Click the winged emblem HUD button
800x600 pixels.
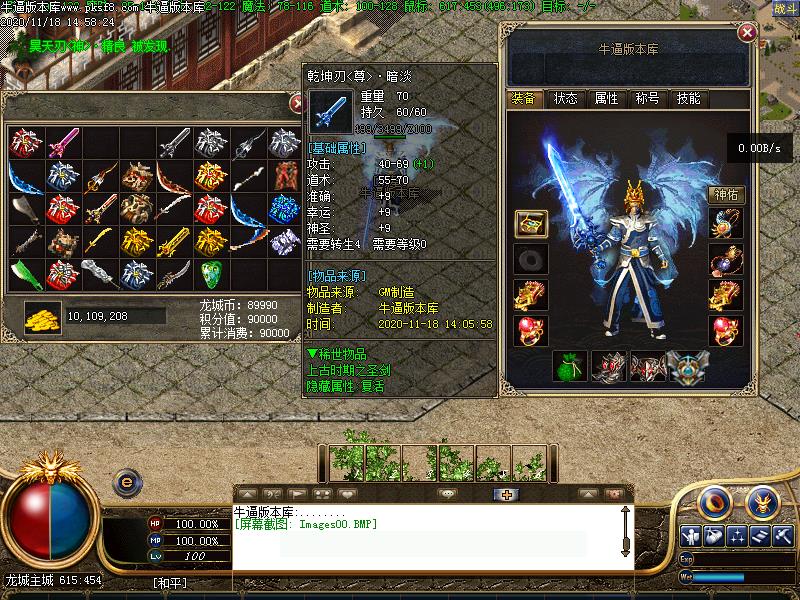[x=762, y=499]
